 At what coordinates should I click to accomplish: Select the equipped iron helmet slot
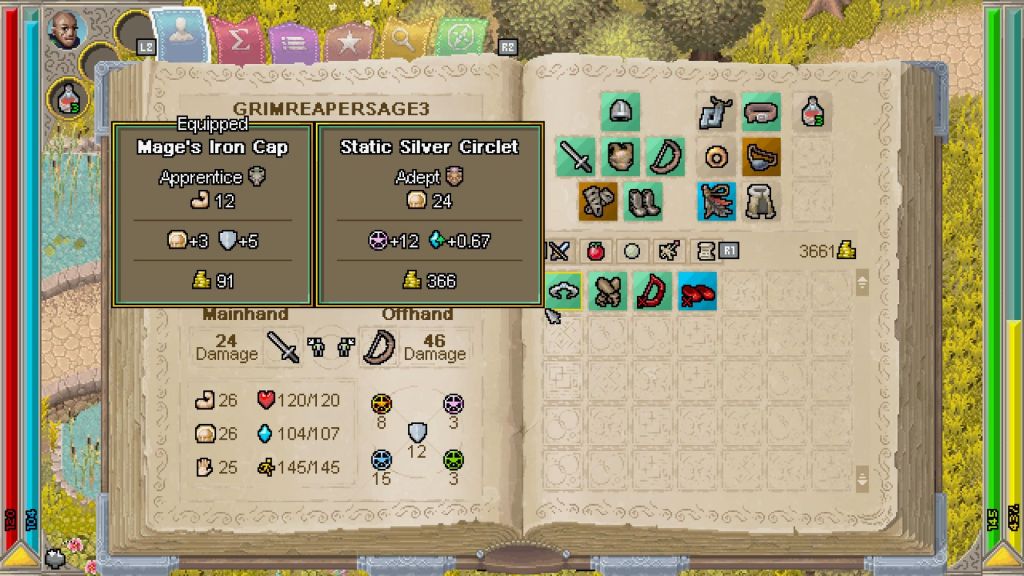620,112
